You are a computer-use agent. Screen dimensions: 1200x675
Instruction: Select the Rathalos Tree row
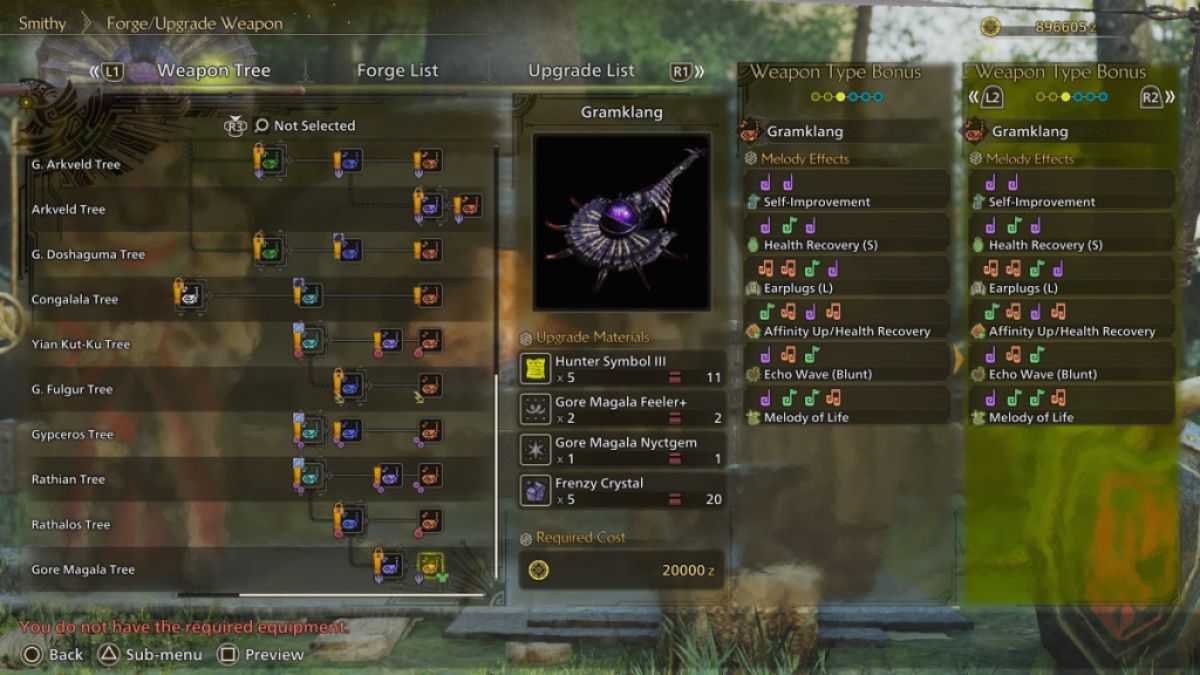pos(70,524)
